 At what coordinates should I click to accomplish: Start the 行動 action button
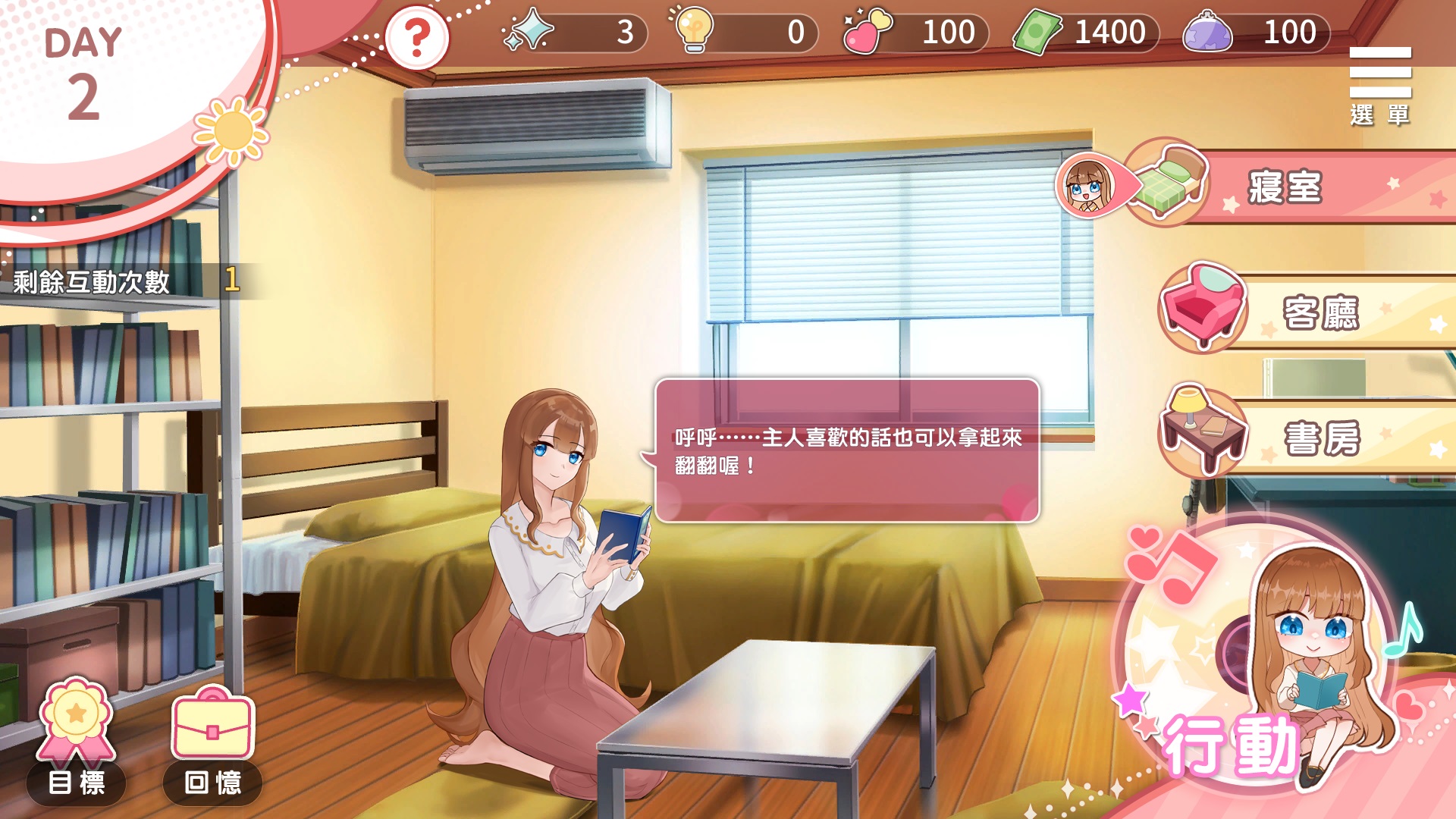pyautogui.click(x=1259, y=660)
